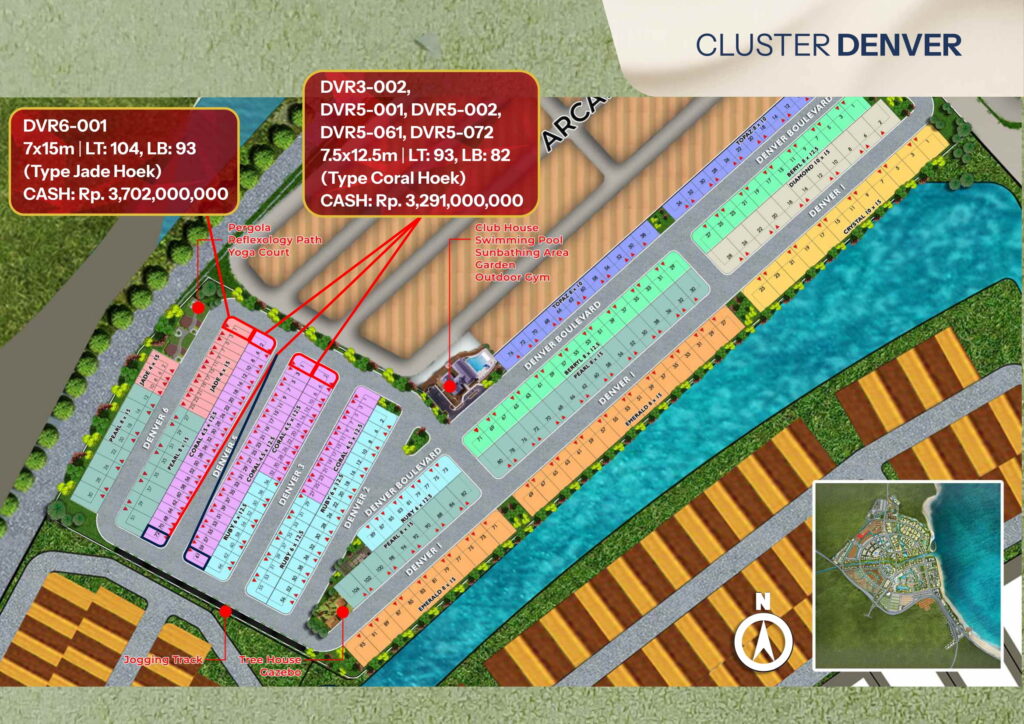Choose the Tree House Gazebo marker
The width and height of the screenshot is (1024, 724).
(343, 611)
